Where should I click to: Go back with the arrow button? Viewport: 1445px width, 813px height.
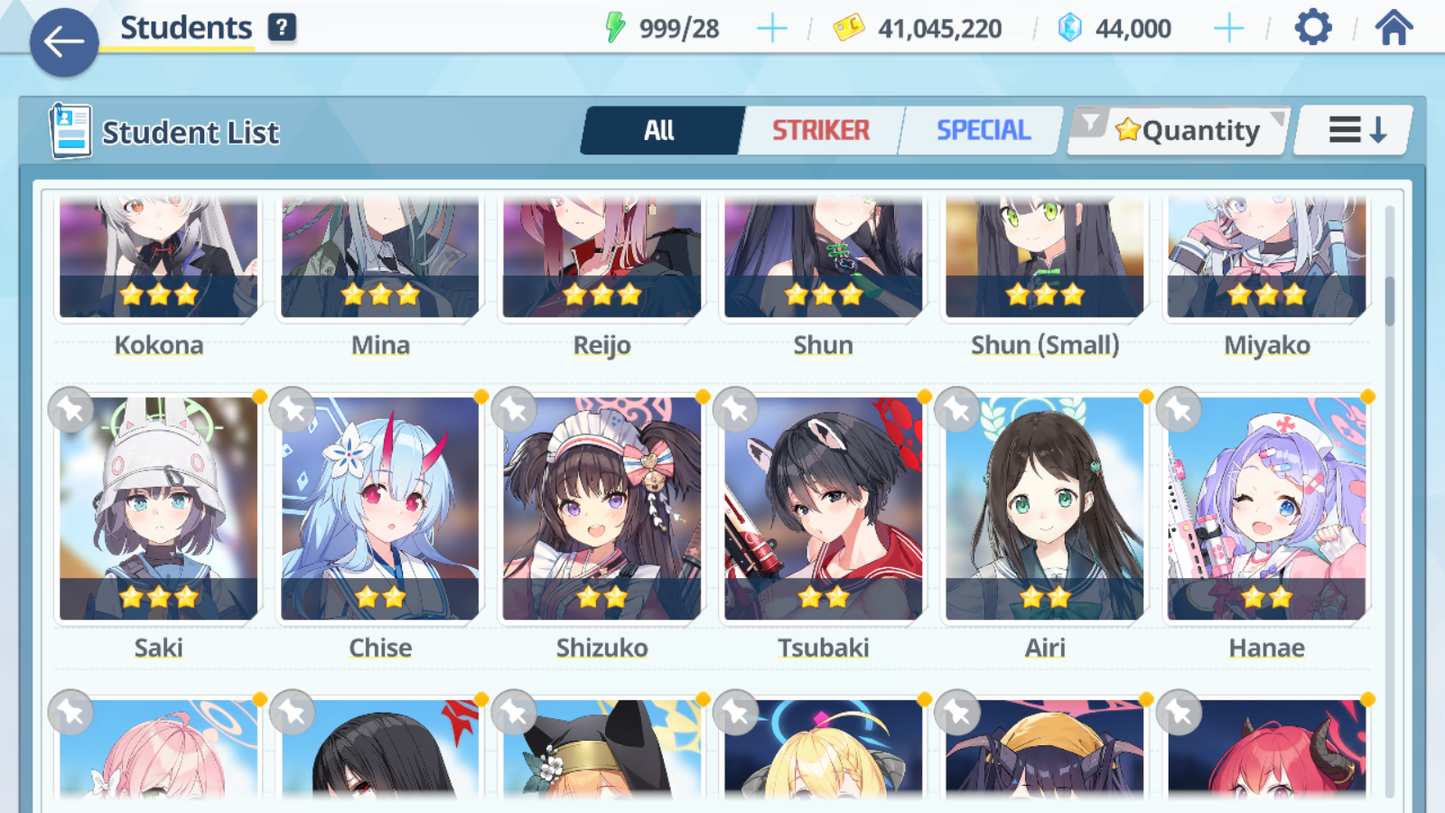(x=64, y=42)
